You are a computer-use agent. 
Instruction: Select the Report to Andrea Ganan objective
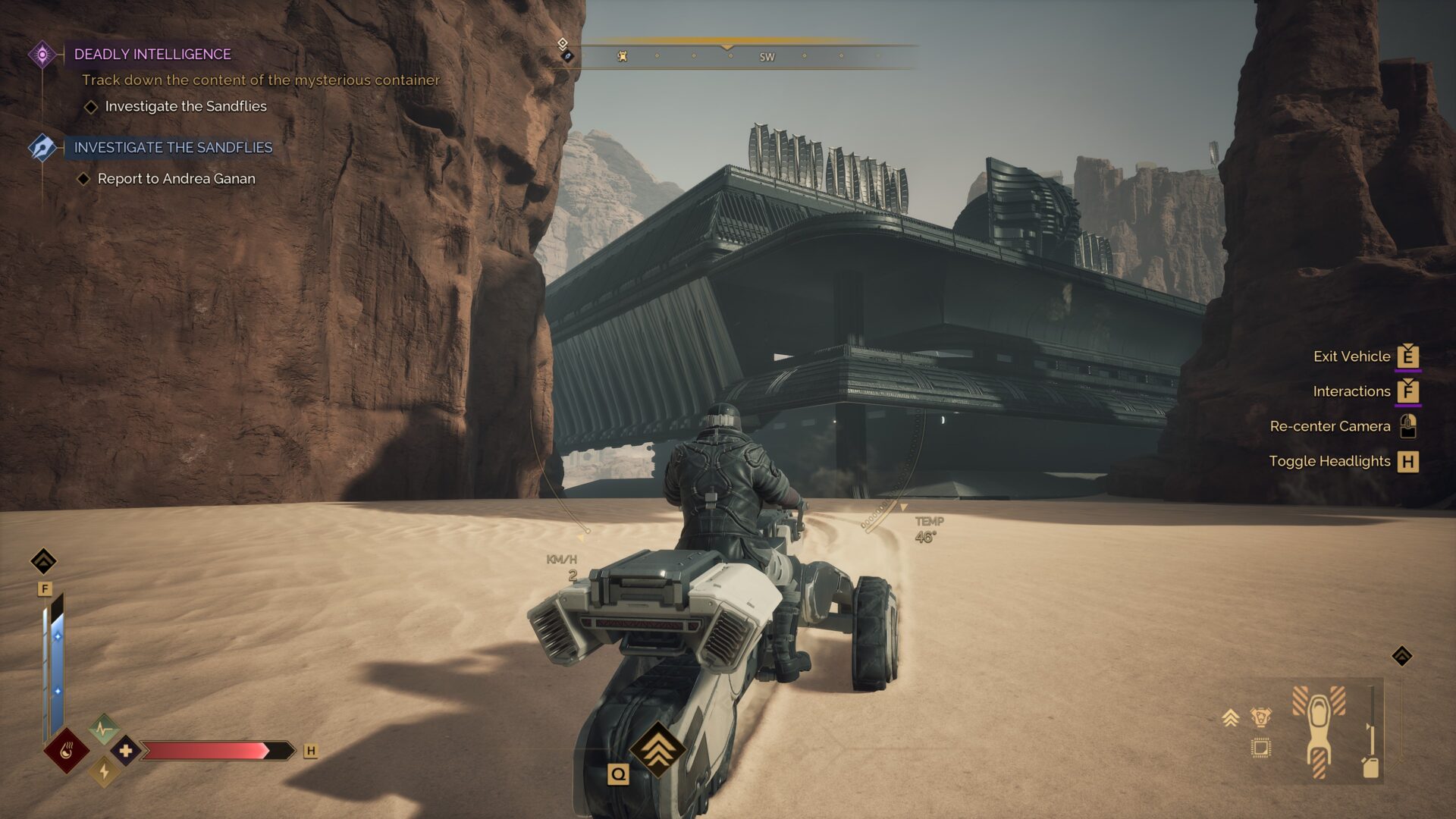pyautogui.click(x=176, y=179)
